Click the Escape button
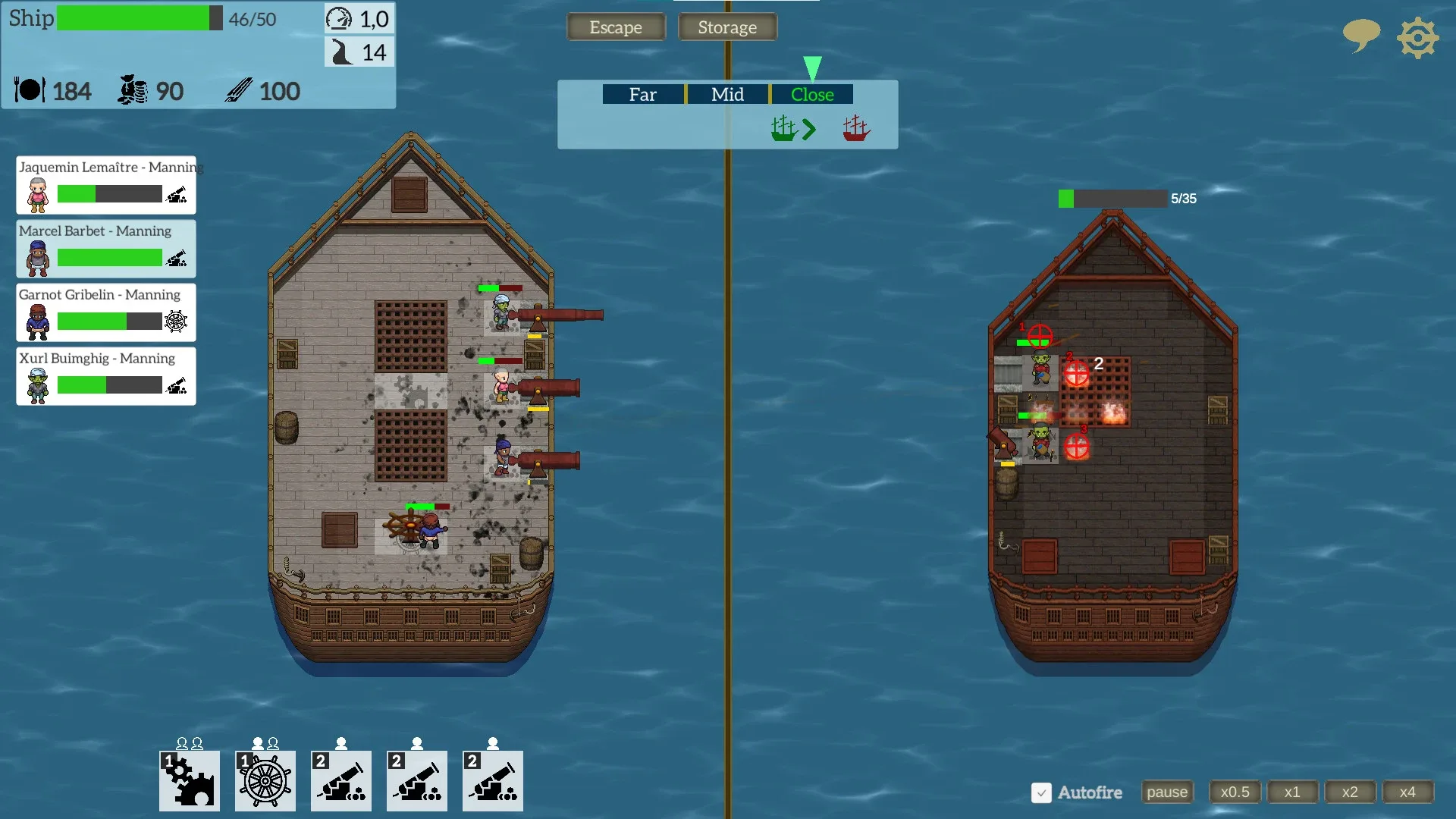Viewport: 1456px width, 819px height. click(616, 27)
